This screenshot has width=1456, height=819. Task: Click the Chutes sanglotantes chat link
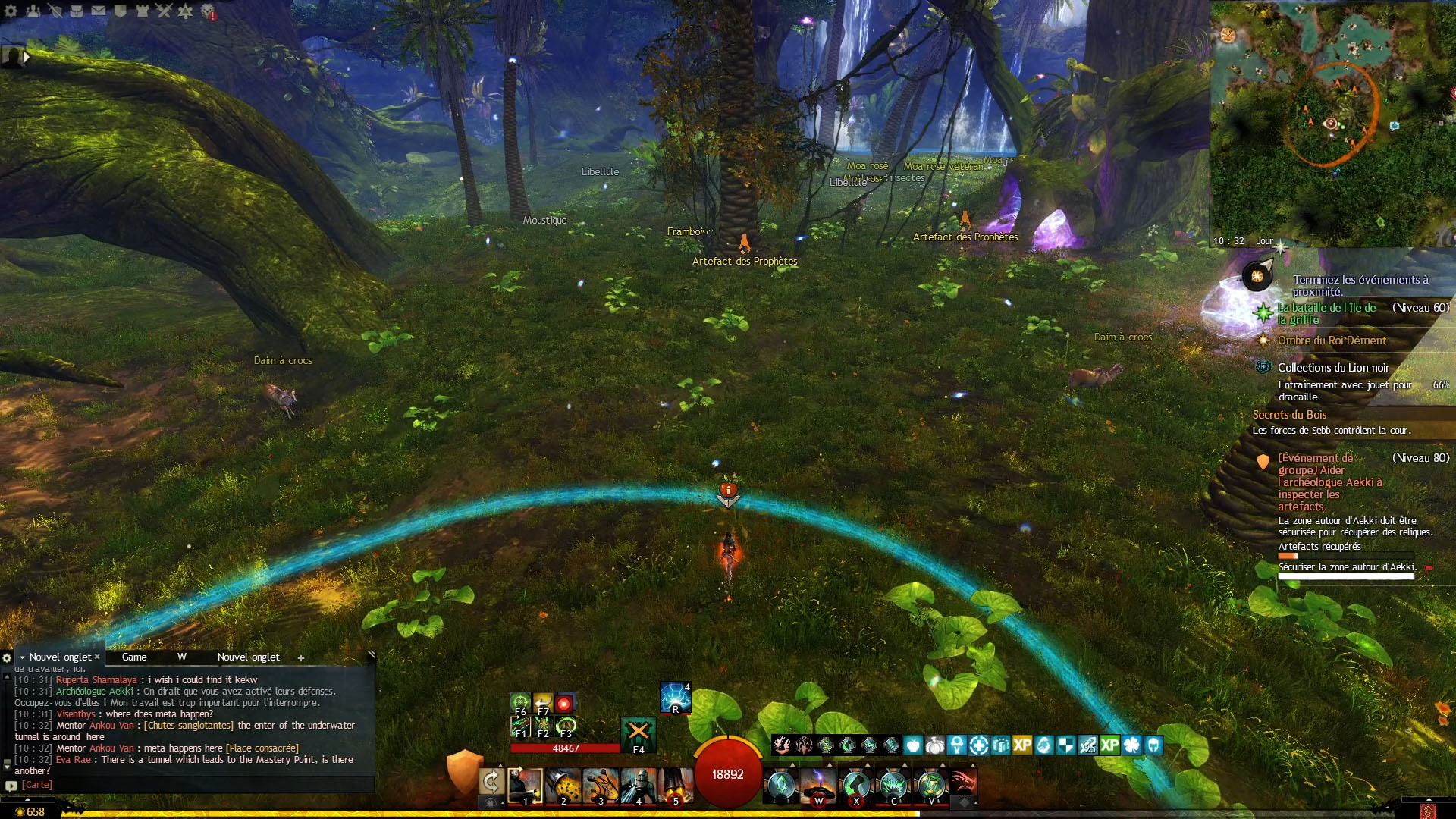[x=189, y=726]
